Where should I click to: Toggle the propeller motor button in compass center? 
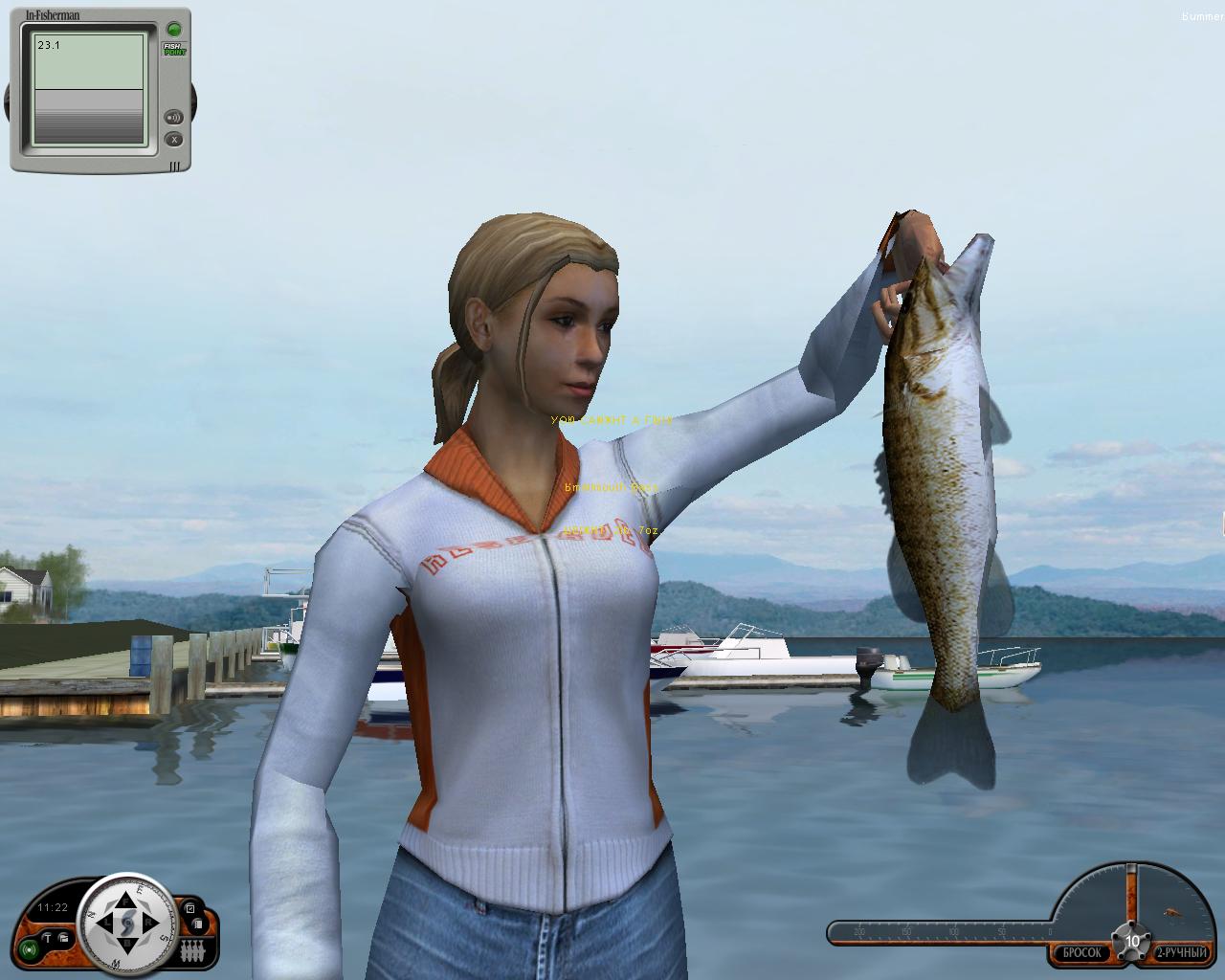127,924
